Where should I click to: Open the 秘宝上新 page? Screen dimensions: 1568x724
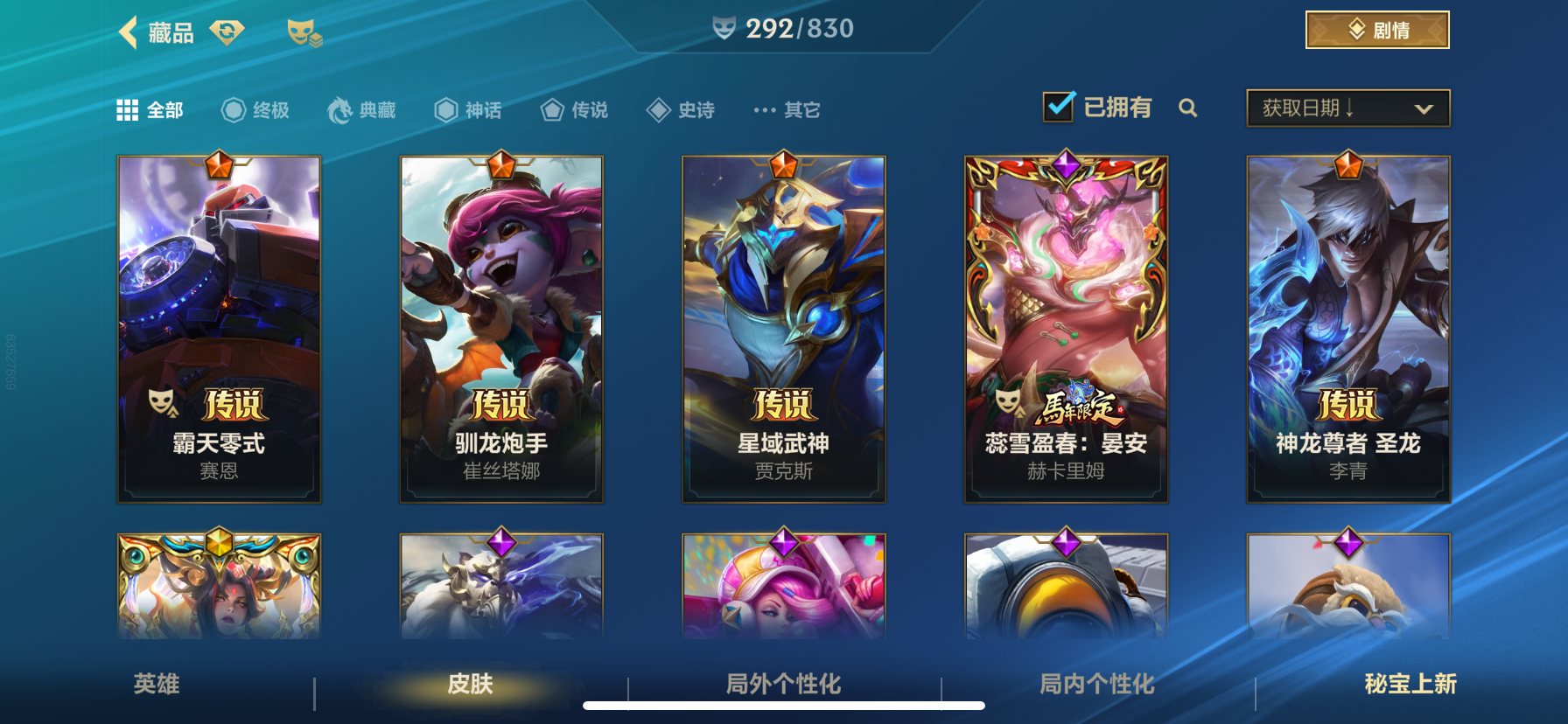[x=1408, y=685]
